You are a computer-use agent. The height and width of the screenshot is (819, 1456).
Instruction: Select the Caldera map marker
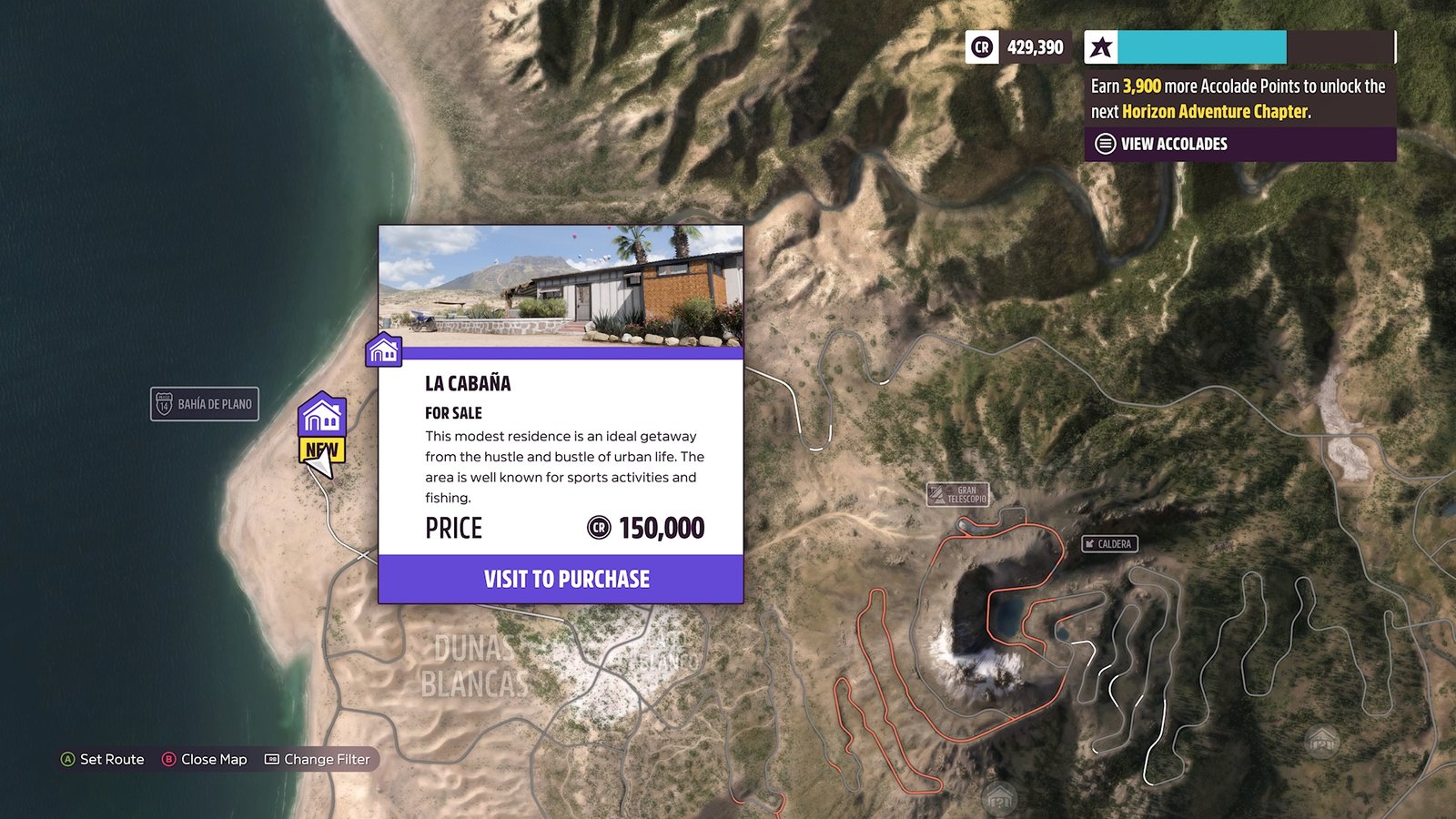click(x=1109, y=544)
